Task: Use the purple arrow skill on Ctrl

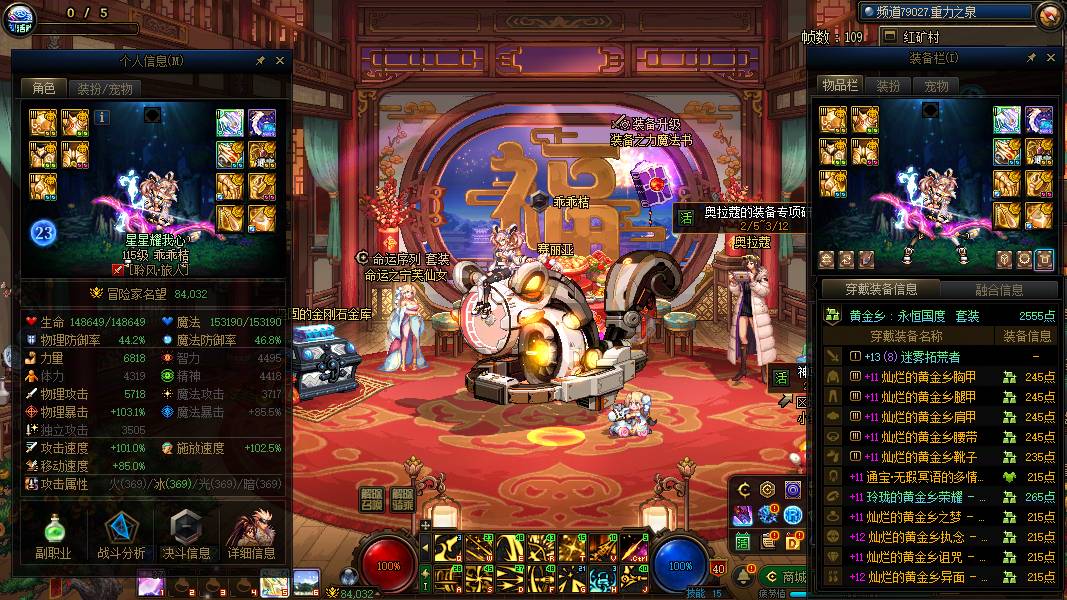Action: [633, 547]
